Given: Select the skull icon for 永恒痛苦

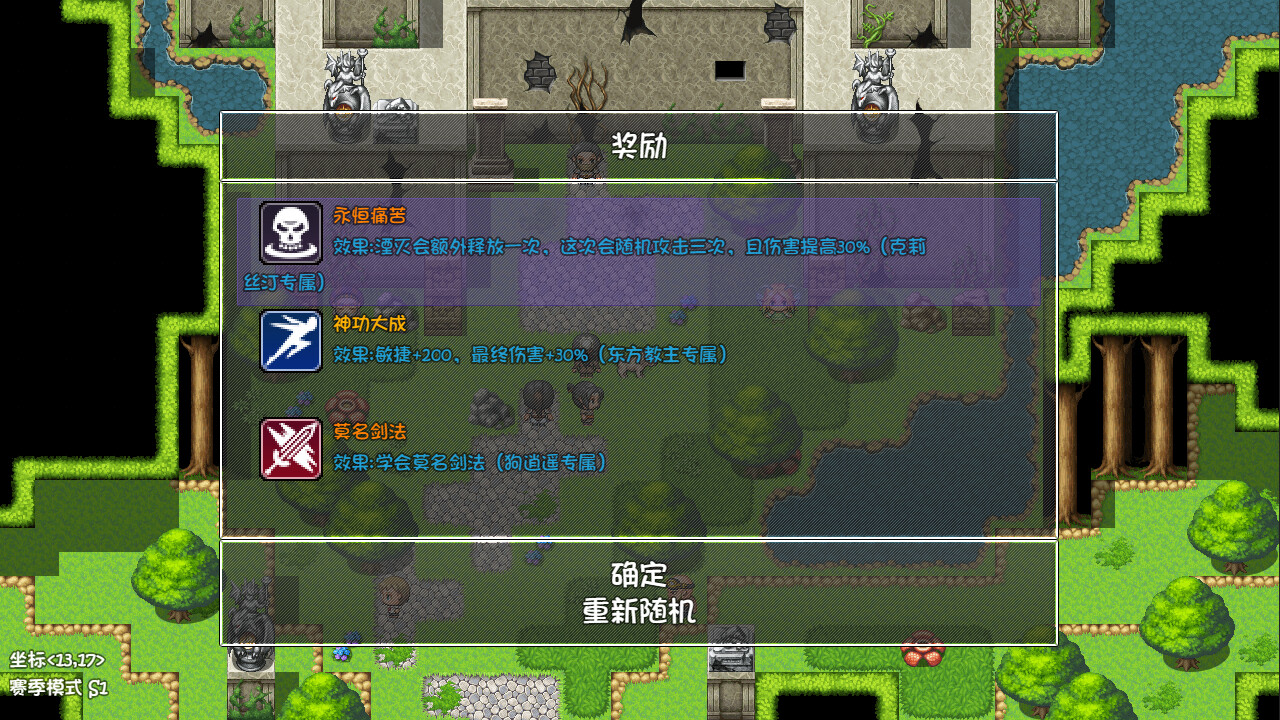Looking at the screenshot, I should tap(289, 234).
